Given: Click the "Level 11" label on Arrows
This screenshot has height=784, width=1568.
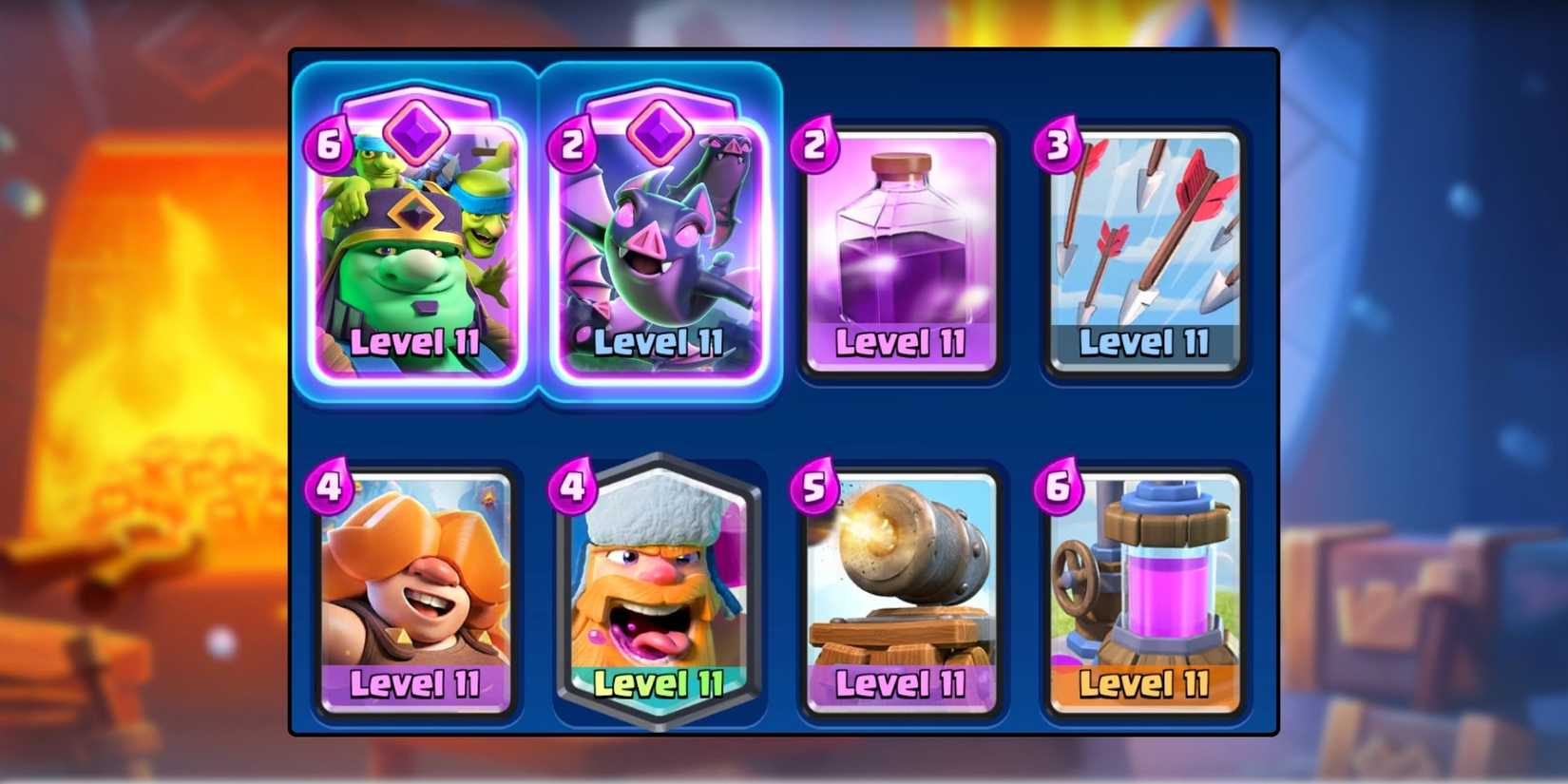Looking at the screenshot, I should pos(1144,340).
